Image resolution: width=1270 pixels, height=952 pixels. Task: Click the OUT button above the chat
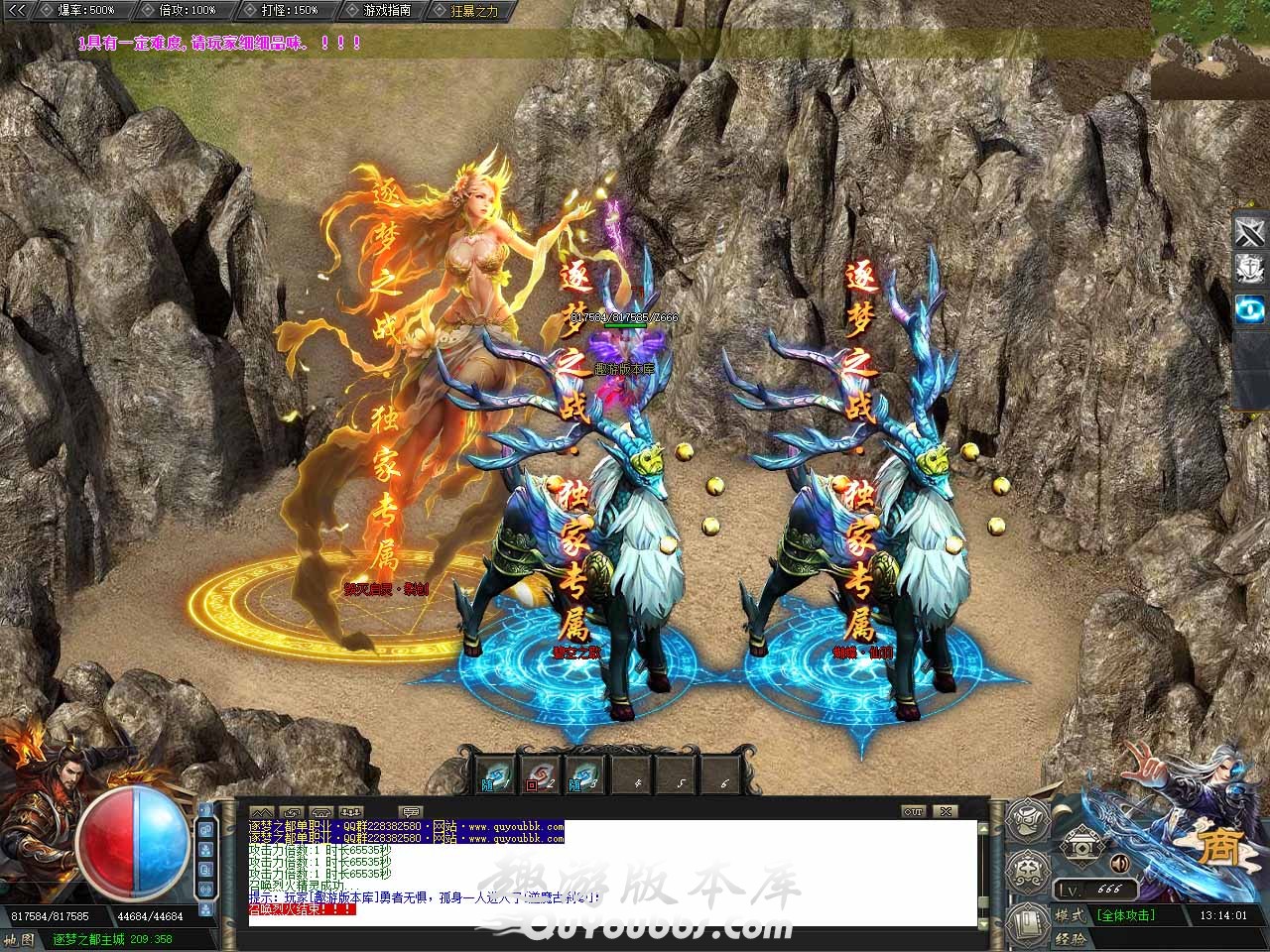click(x=914, y=811)
